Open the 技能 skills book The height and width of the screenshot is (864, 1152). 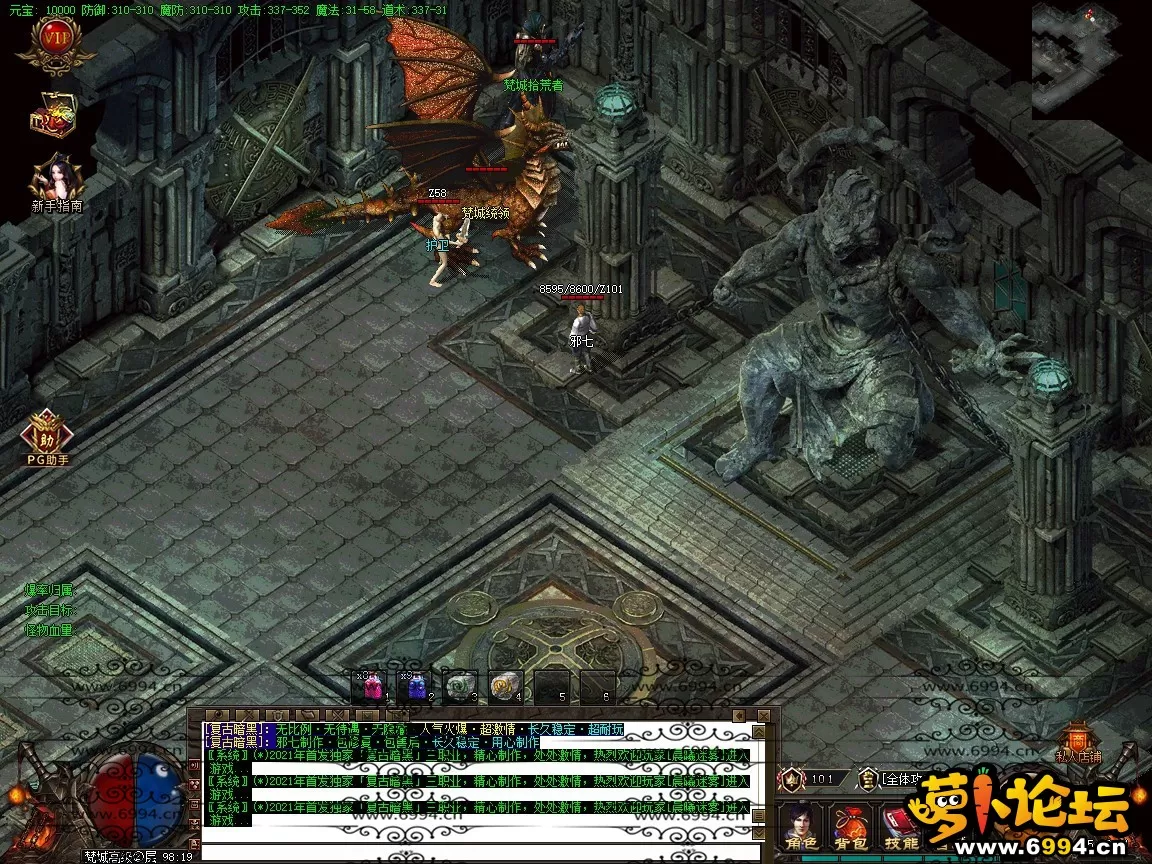click(901, 828)
